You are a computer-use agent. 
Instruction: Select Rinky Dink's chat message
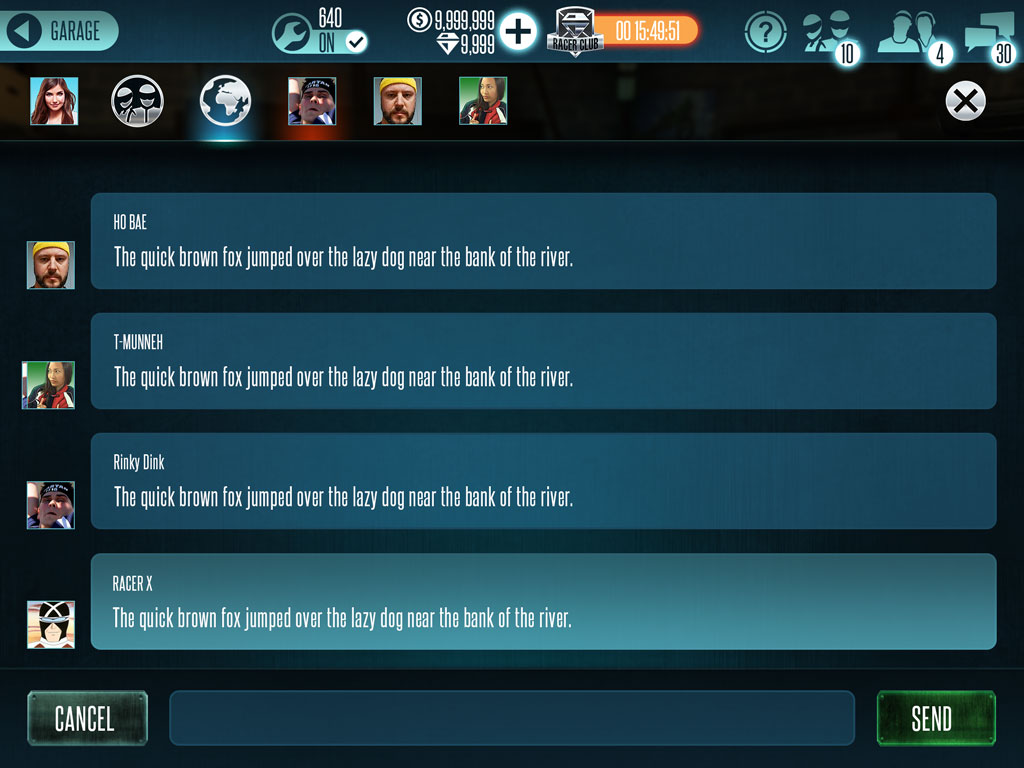point(543,481)
